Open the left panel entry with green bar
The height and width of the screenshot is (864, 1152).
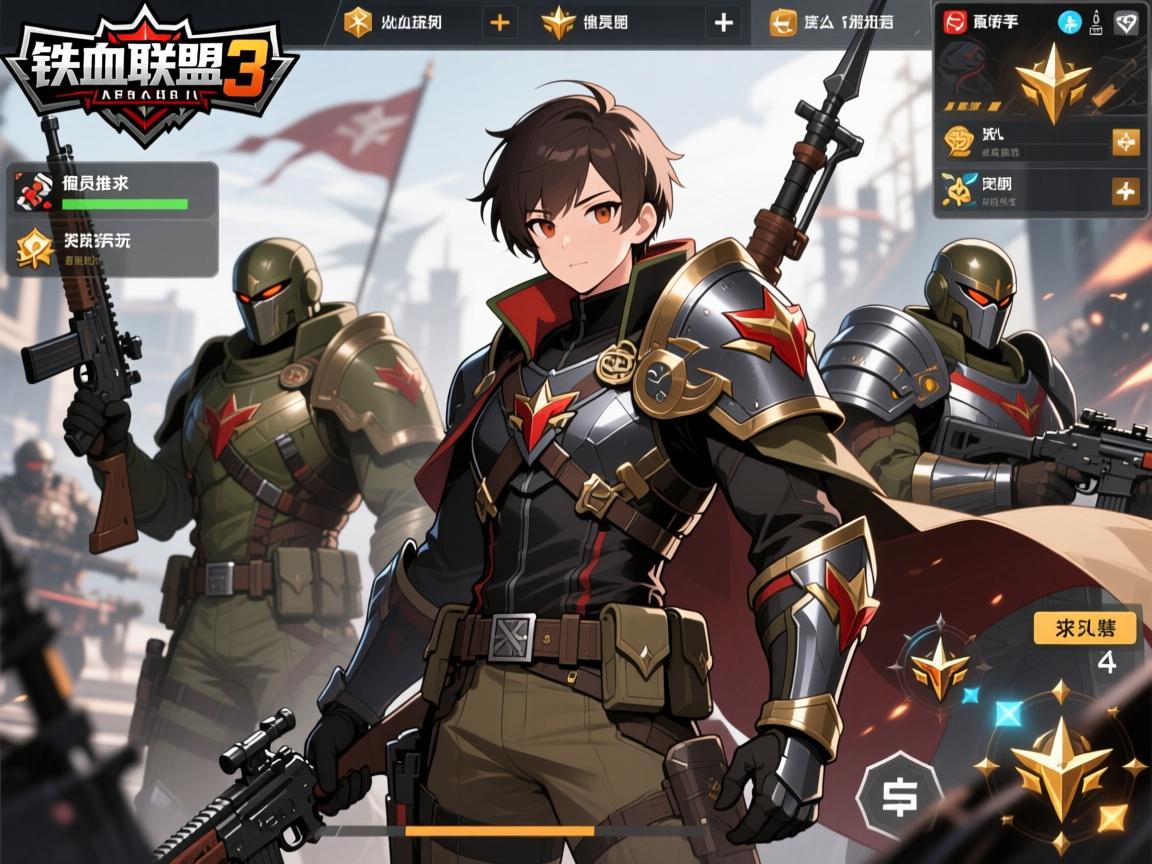tap(112, 190)
